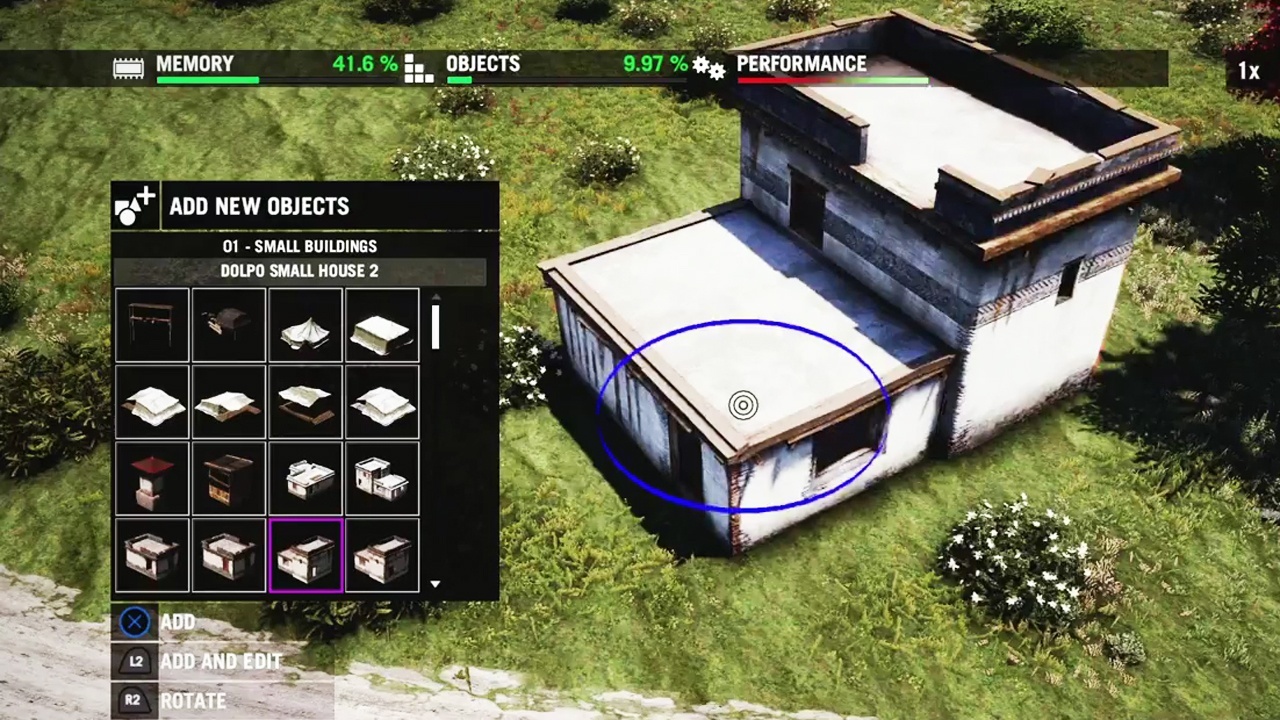Click the 1x speed indicator
This screenshot has width=1280, height=720.
click(x=1249, y=70)
